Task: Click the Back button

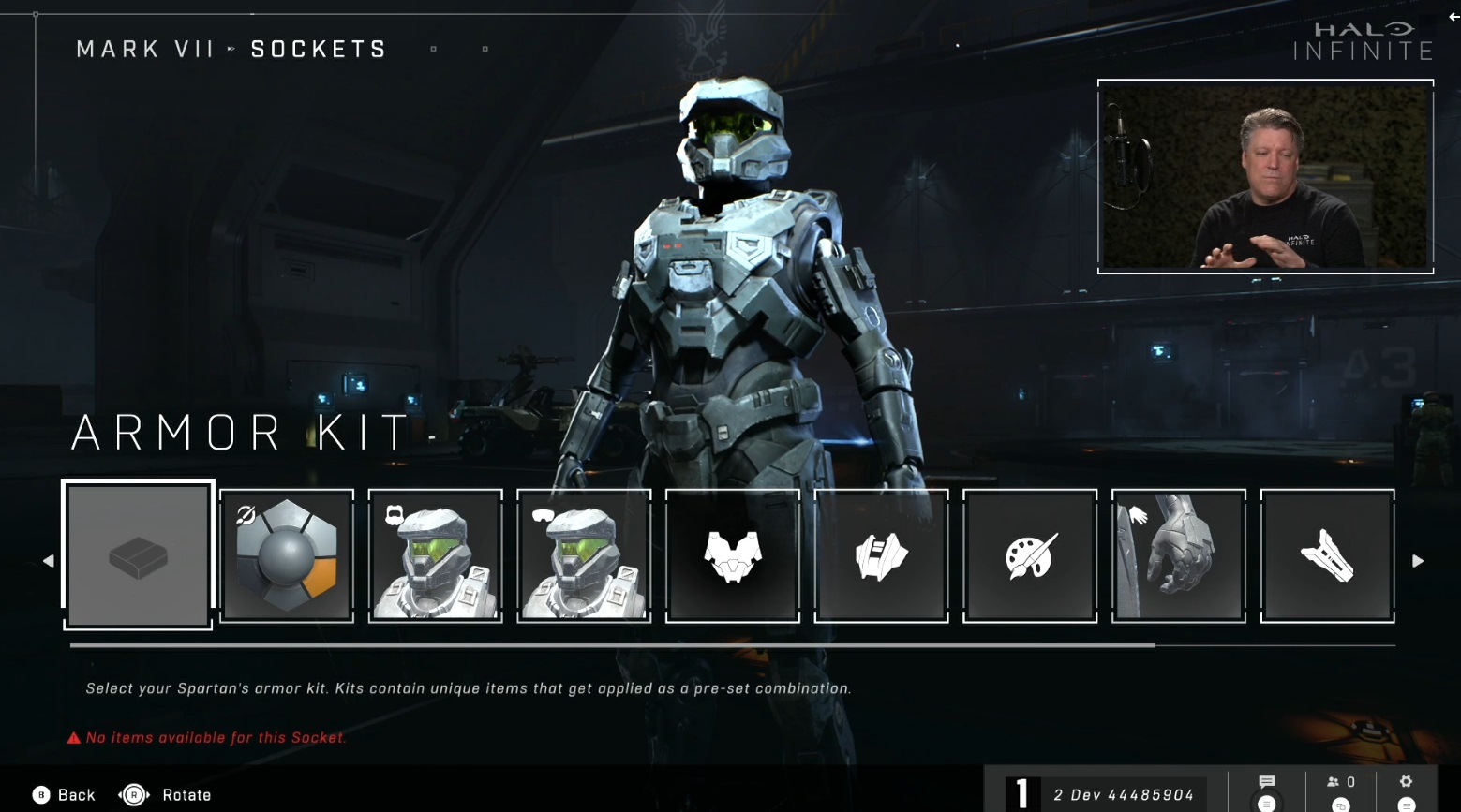Action: click(x=62, y=794)
